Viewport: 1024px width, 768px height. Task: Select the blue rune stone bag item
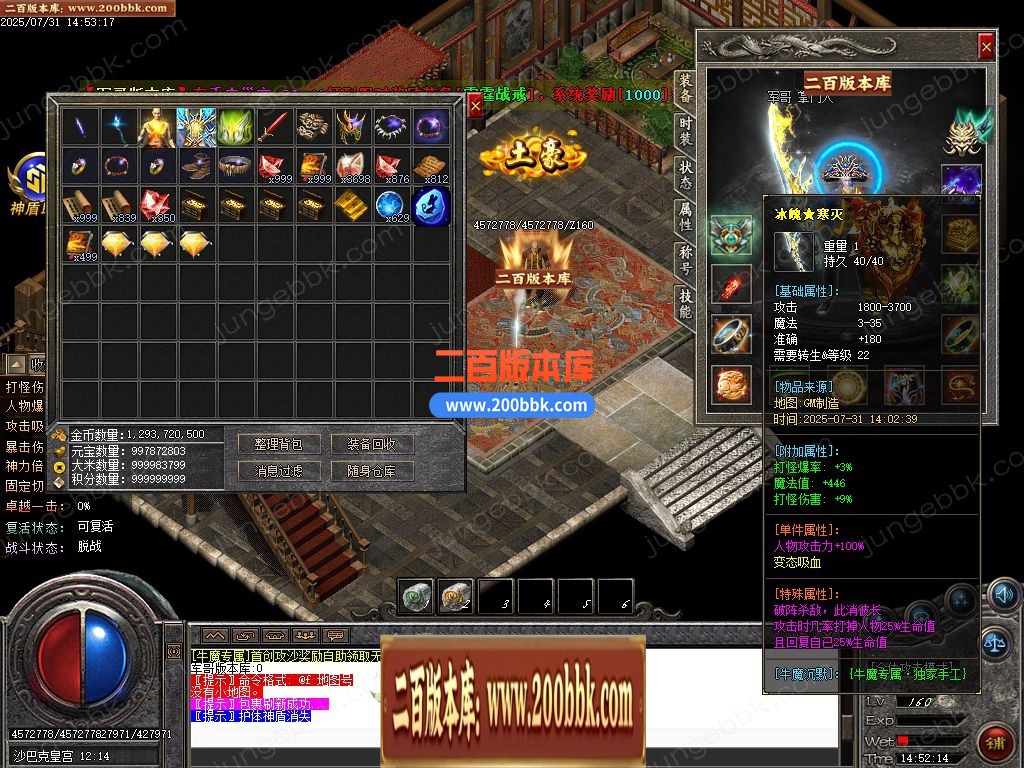(x=432, y=205)
